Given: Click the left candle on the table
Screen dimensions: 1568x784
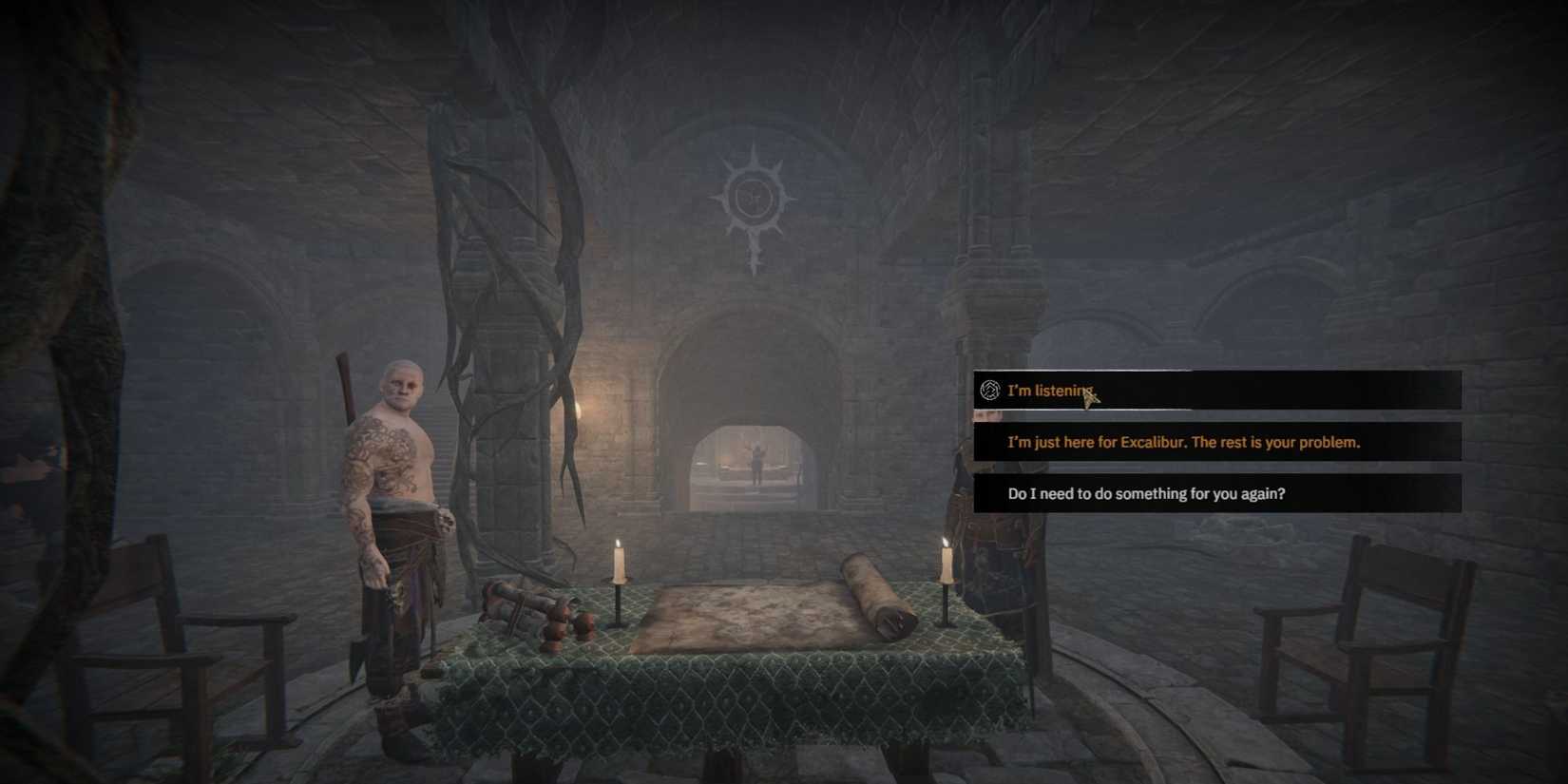Looking at the screenshot, I should [618, 570].
